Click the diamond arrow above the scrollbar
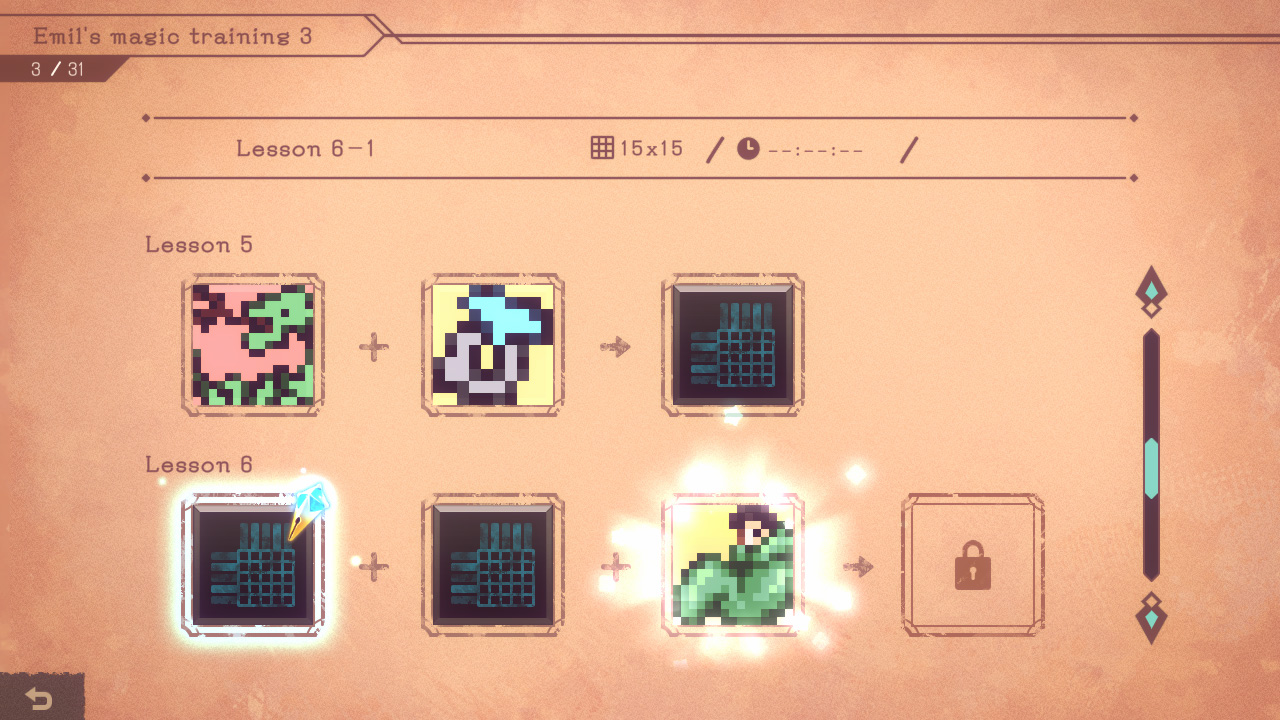Screen dimensions: 1280x720 pyautogui.click(x=1151, y=289)
